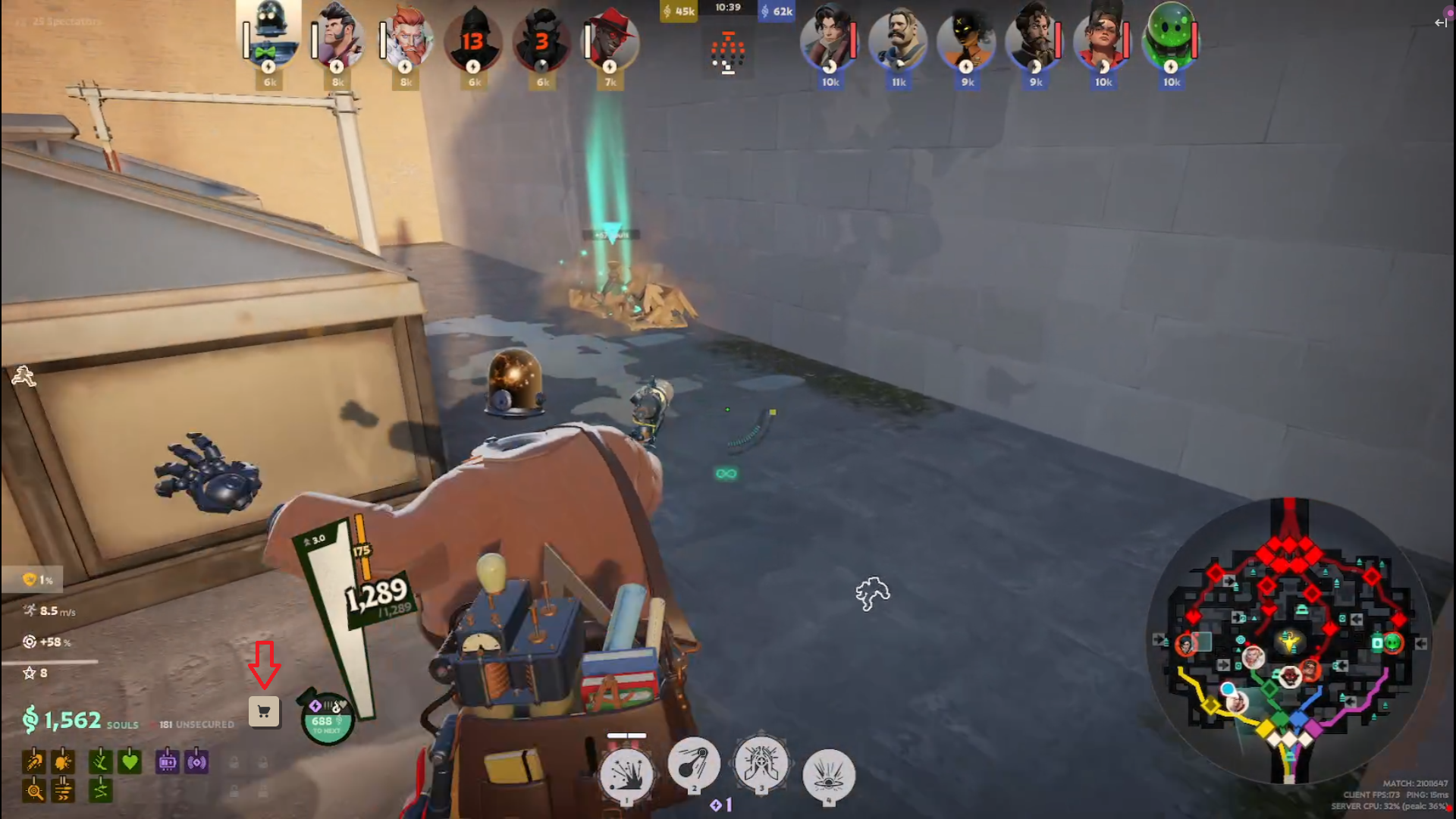Use the comet ball ability in slot 2
The width and height of the screenshot is (1456, 819).
[693, 765]
